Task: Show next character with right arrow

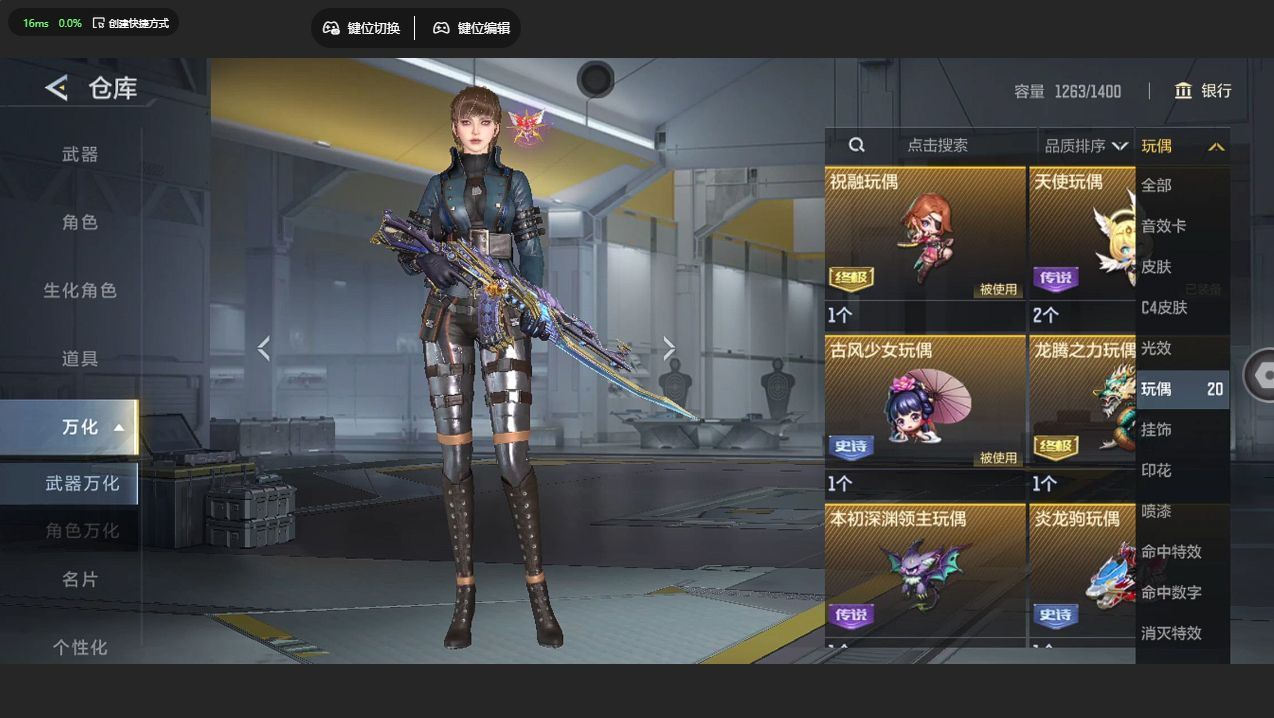Action: click(x=669, y=348)
